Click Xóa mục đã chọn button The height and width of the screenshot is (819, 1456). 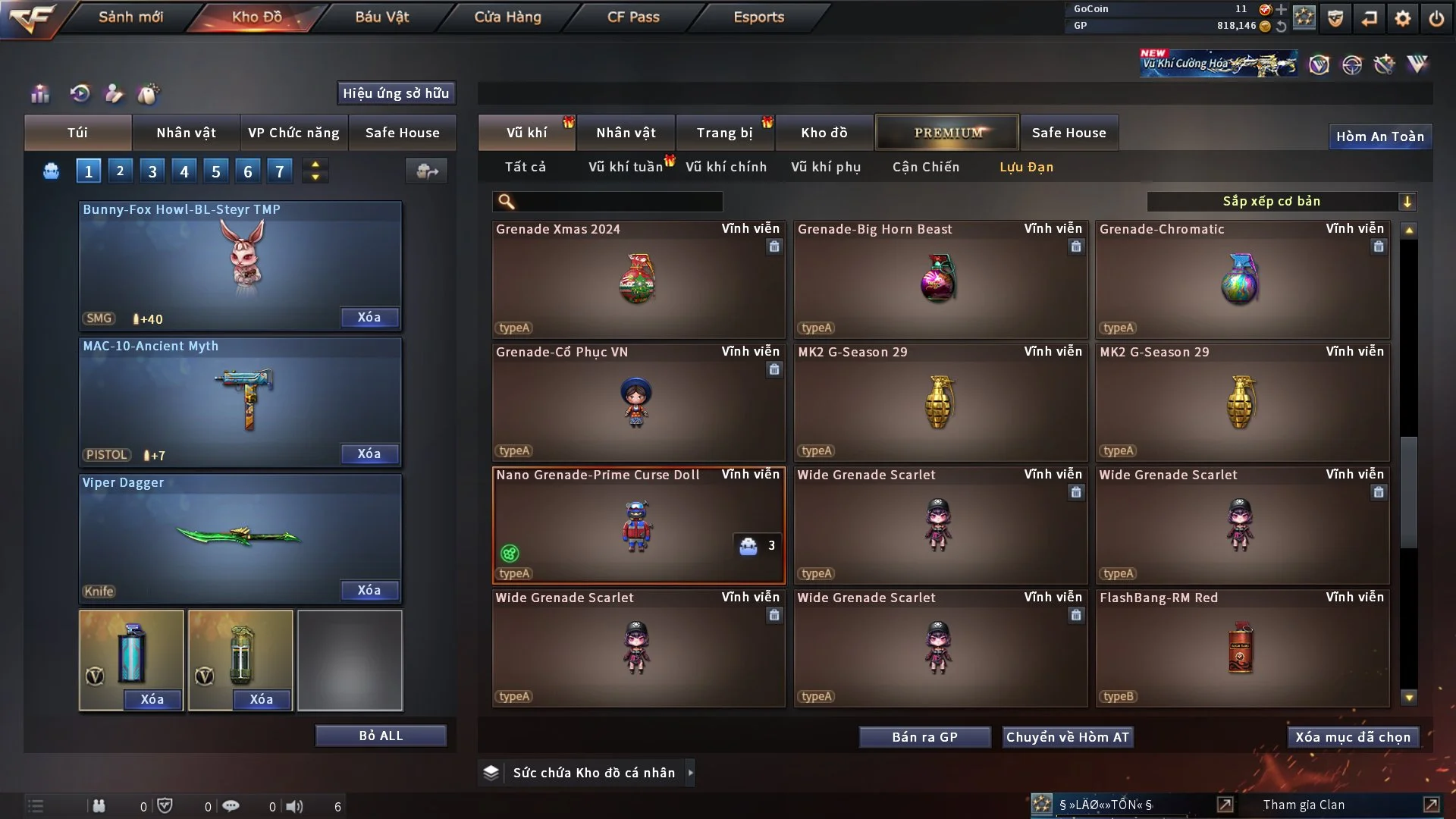(x=1352, y=737)
